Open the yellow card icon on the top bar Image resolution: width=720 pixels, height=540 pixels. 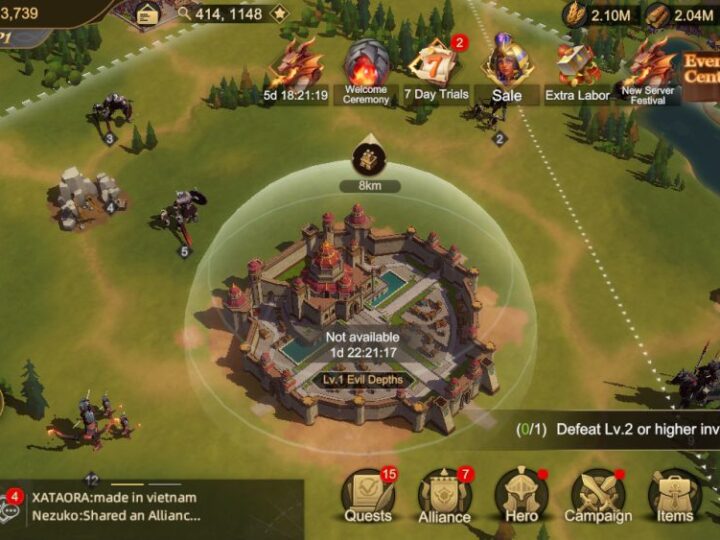coord(147,14)
